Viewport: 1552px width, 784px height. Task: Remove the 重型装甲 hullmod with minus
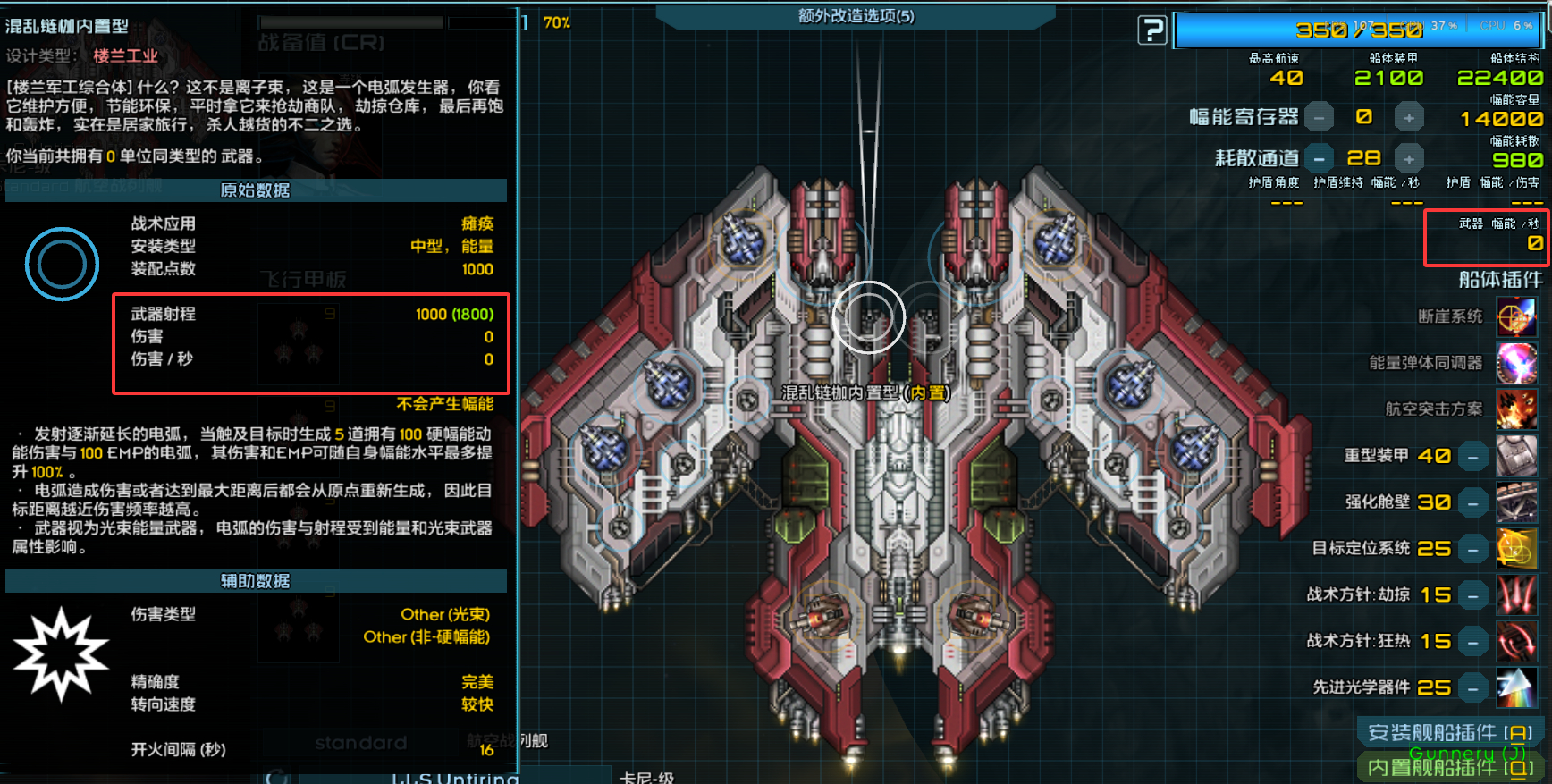(1472, 457)
